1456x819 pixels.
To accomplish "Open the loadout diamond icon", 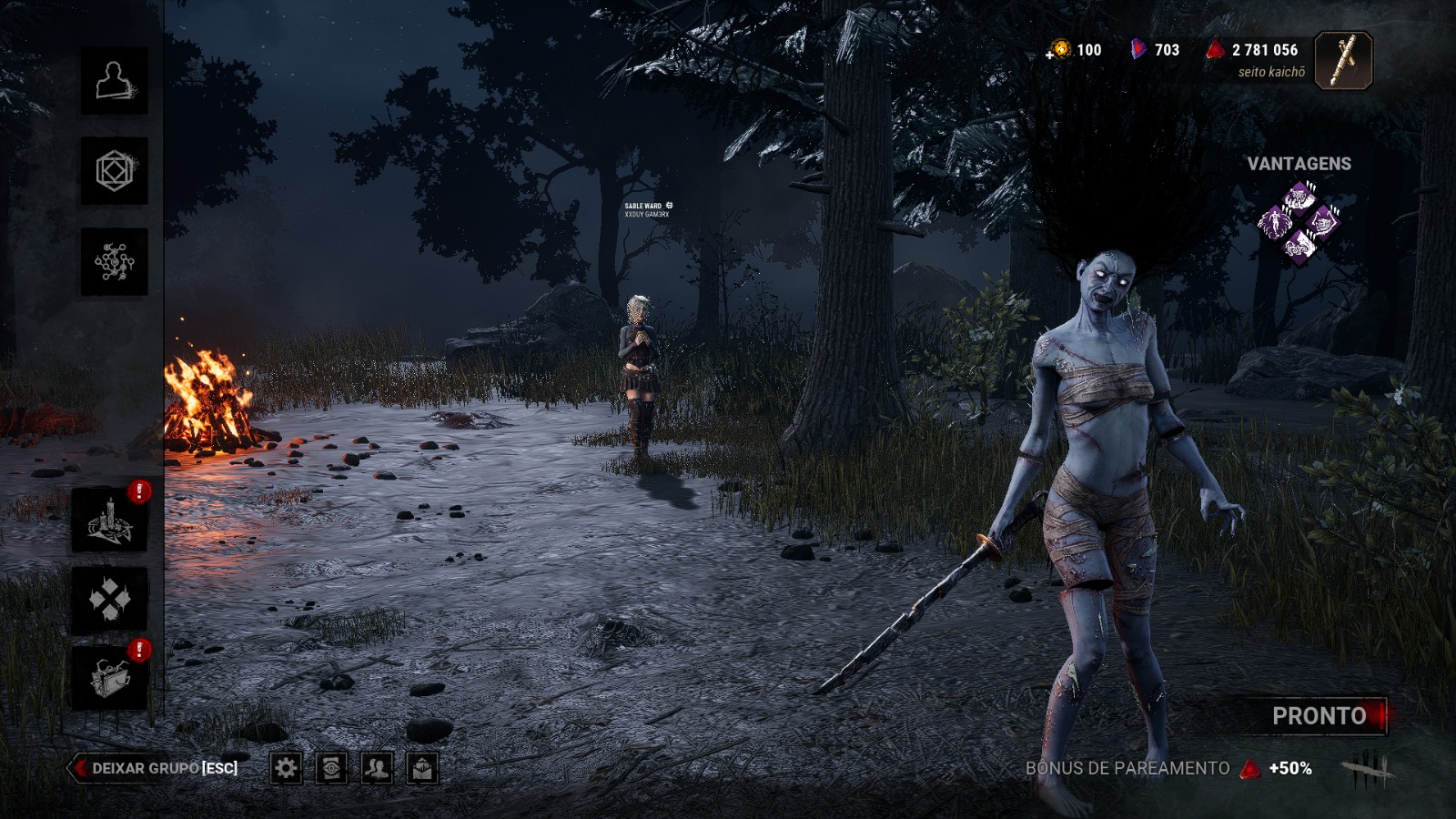I will (x=115, y=171).
